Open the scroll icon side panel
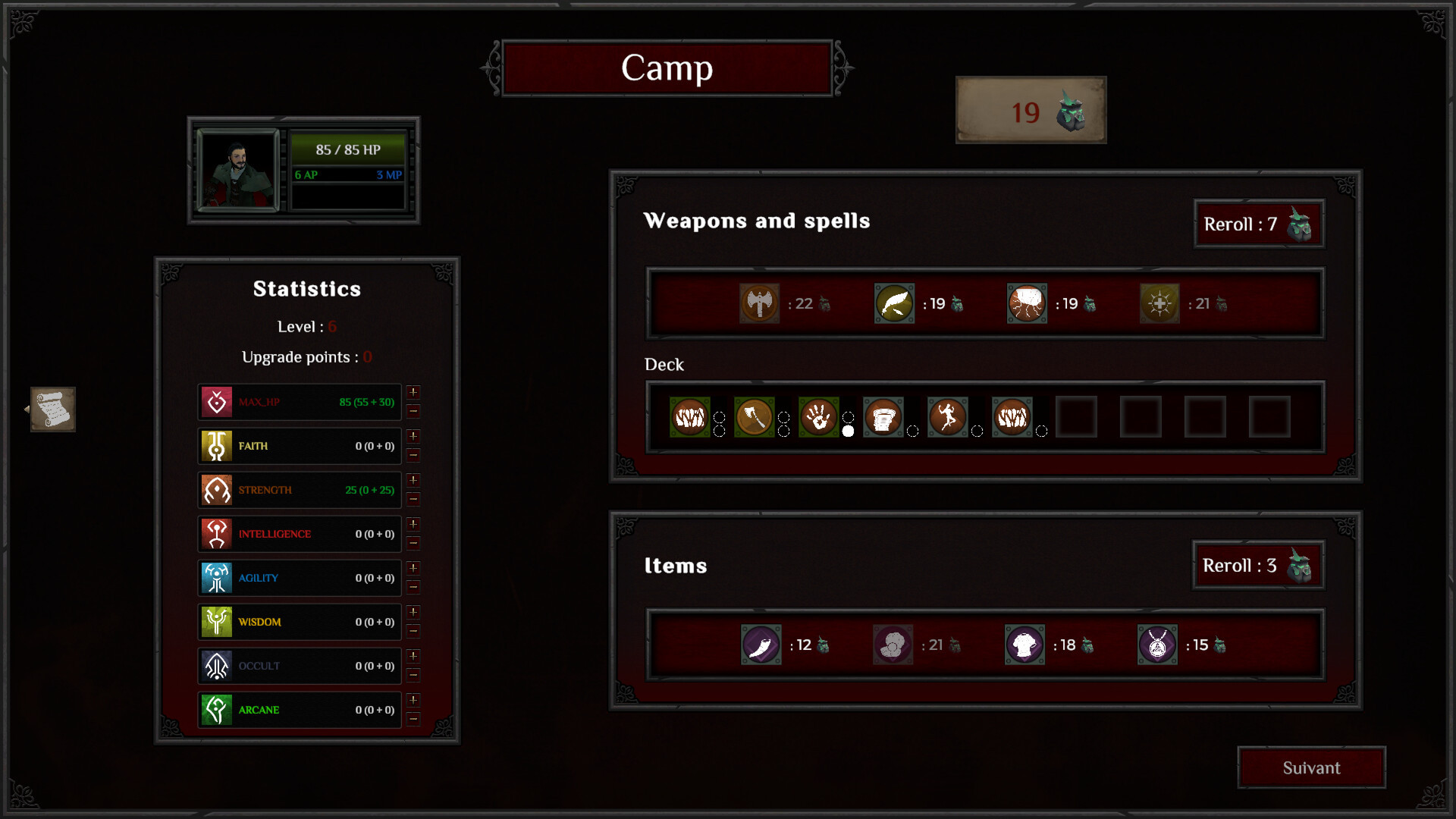This screenshot has height=819, width=1456. tap(52, 409)
